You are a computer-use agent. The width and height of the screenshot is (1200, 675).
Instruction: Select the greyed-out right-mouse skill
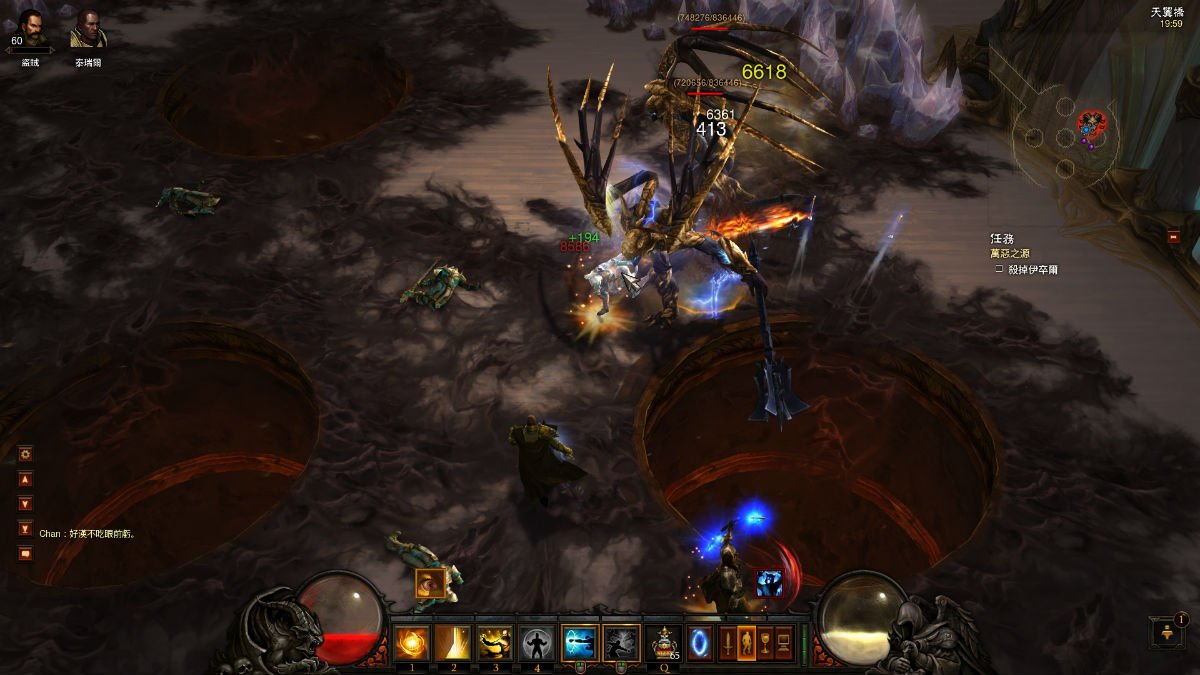[621, 642]
